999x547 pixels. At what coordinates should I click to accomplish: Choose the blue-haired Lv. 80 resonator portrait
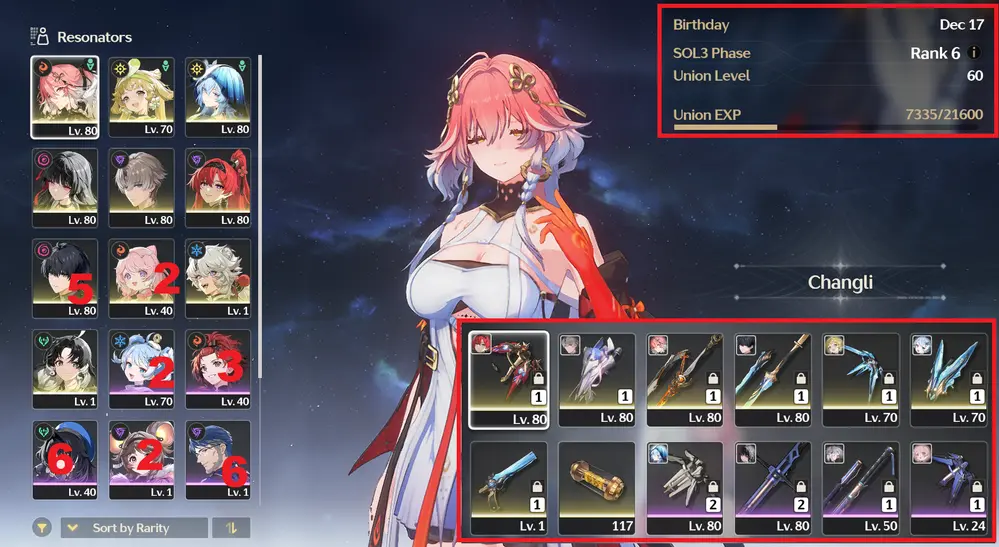[x=218, y=96]
